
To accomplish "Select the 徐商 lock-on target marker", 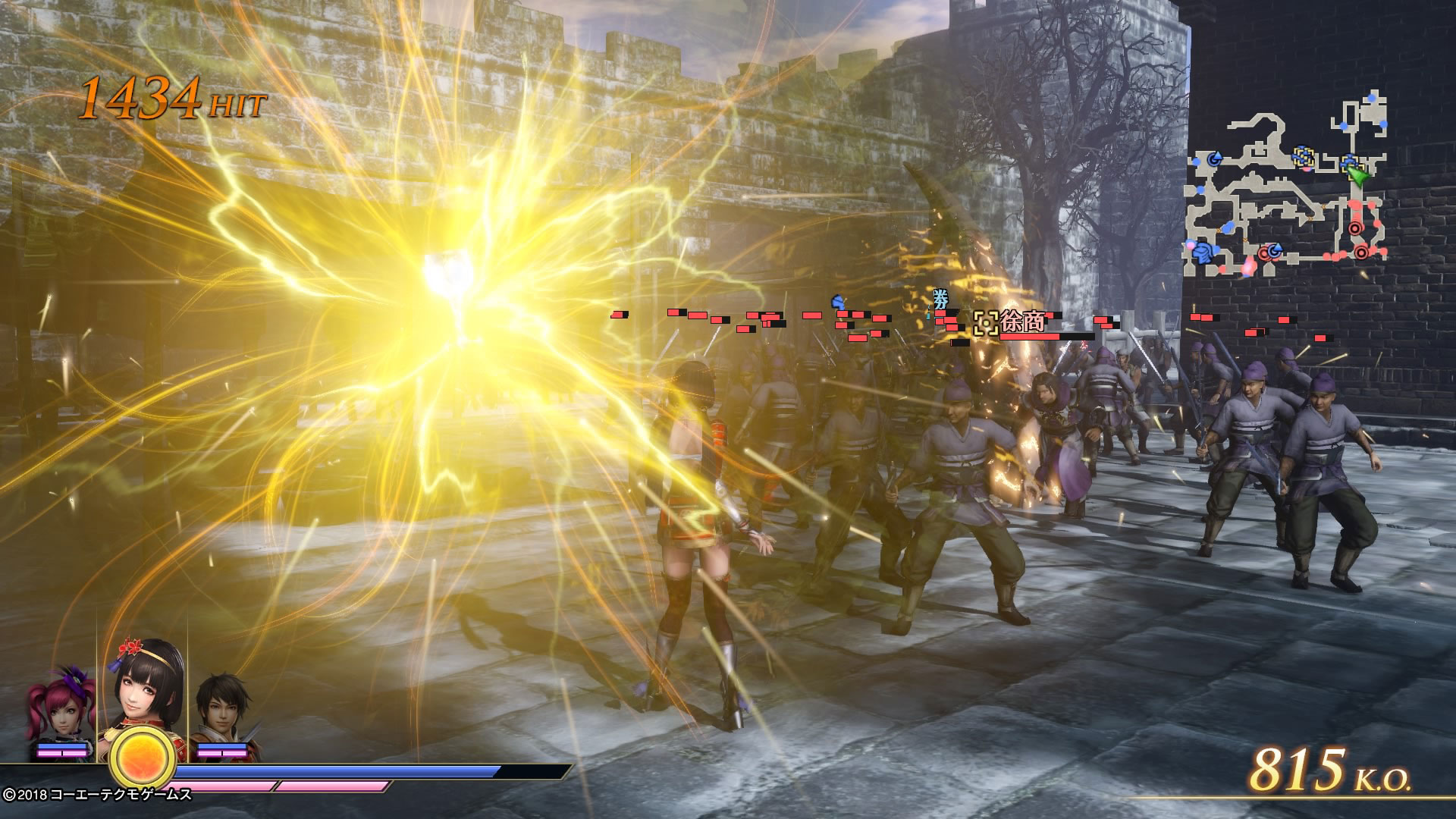I will [x=985, y=323].
